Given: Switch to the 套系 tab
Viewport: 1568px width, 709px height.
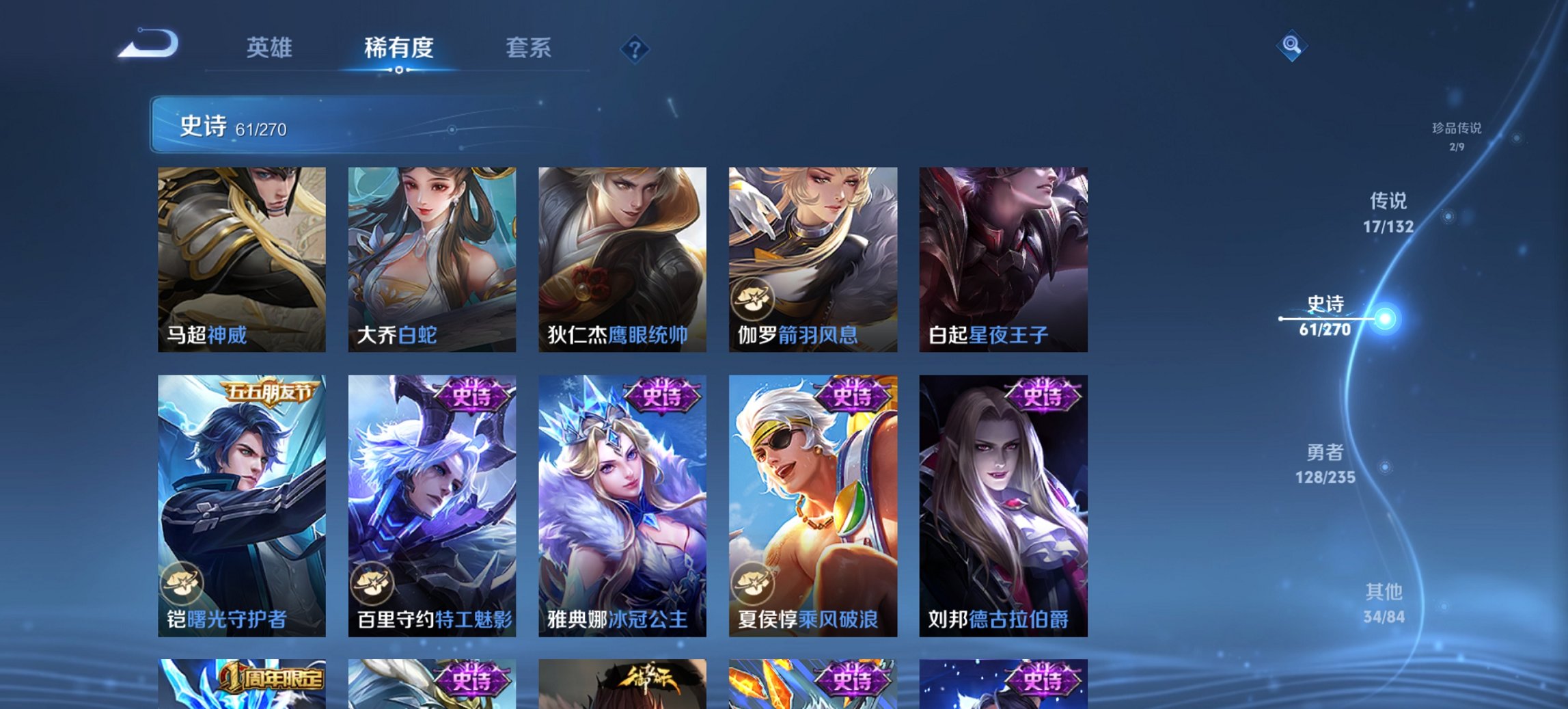Looking at the screenshot, I should (x=529, y=48).
